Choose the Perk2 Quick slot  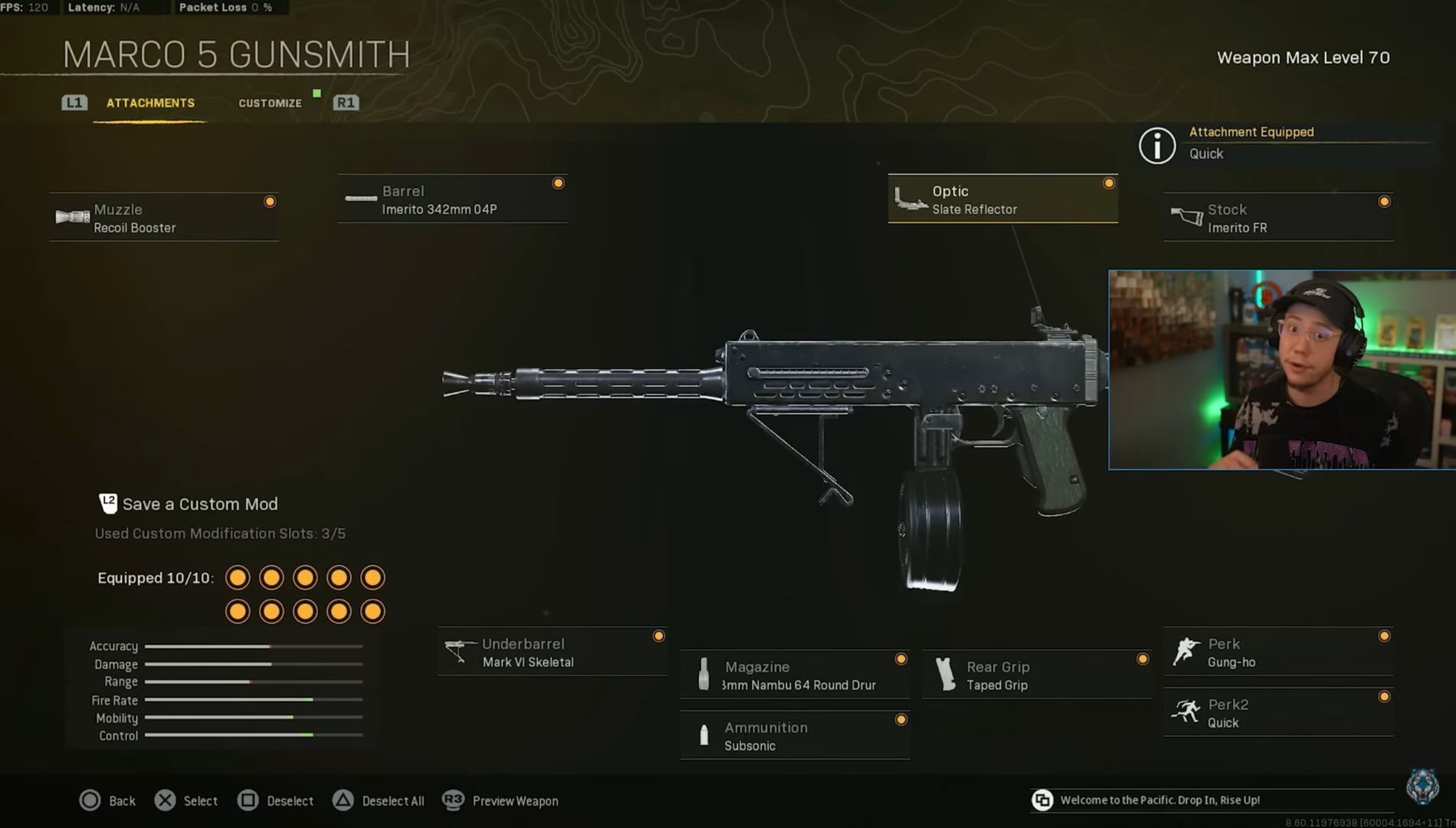click(x=1277, y=713)
